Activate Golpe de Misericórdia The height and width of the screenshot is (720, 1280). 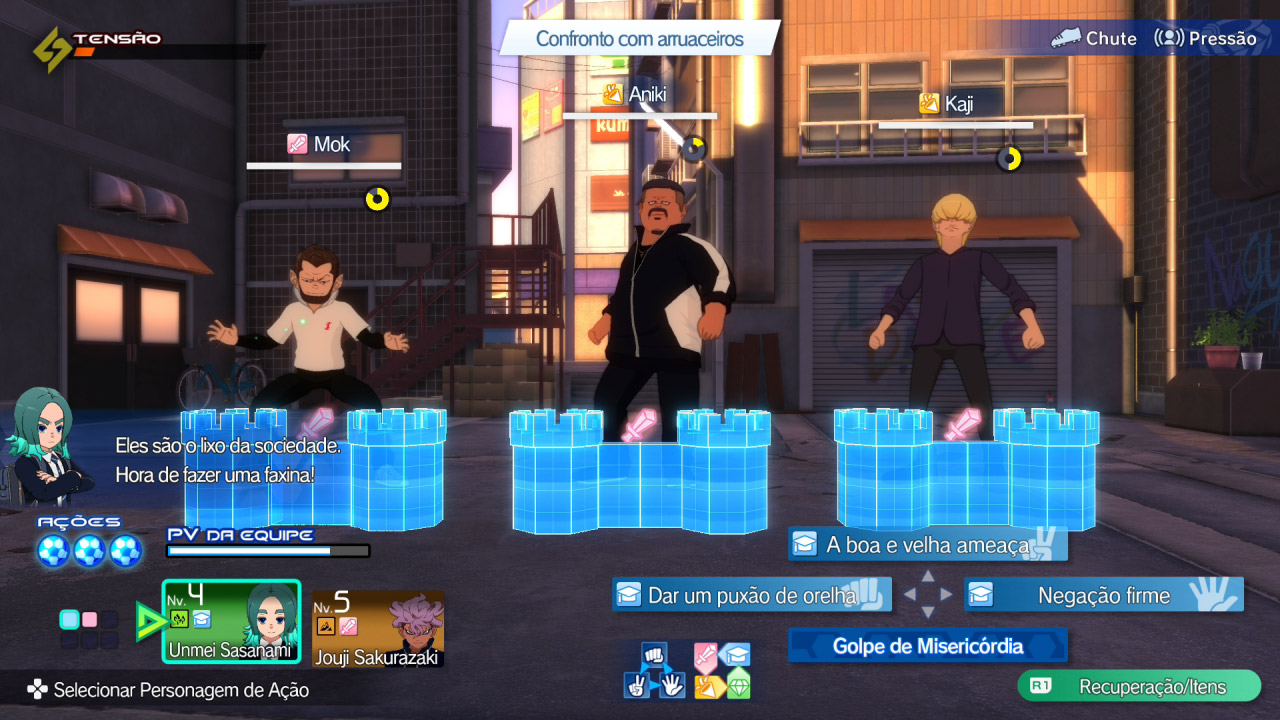point(927,646)
